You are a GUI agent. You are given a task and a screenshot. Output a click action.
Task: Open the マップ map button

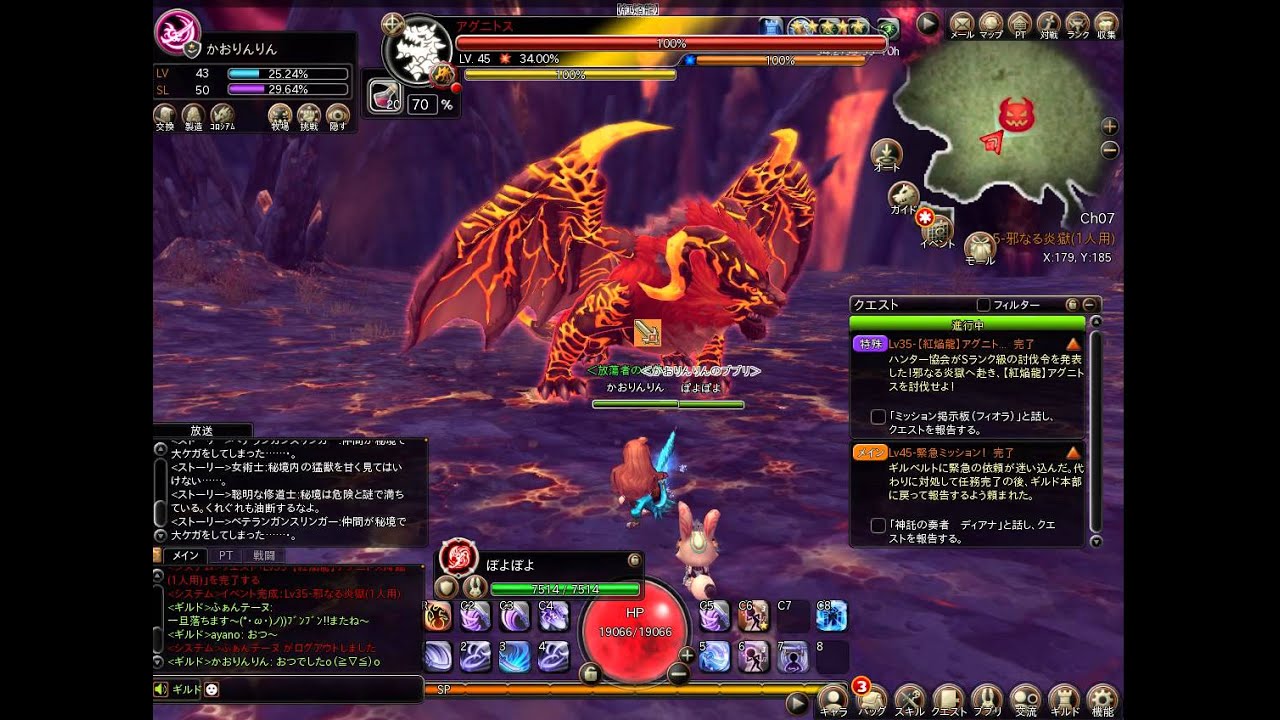point(990,24)
